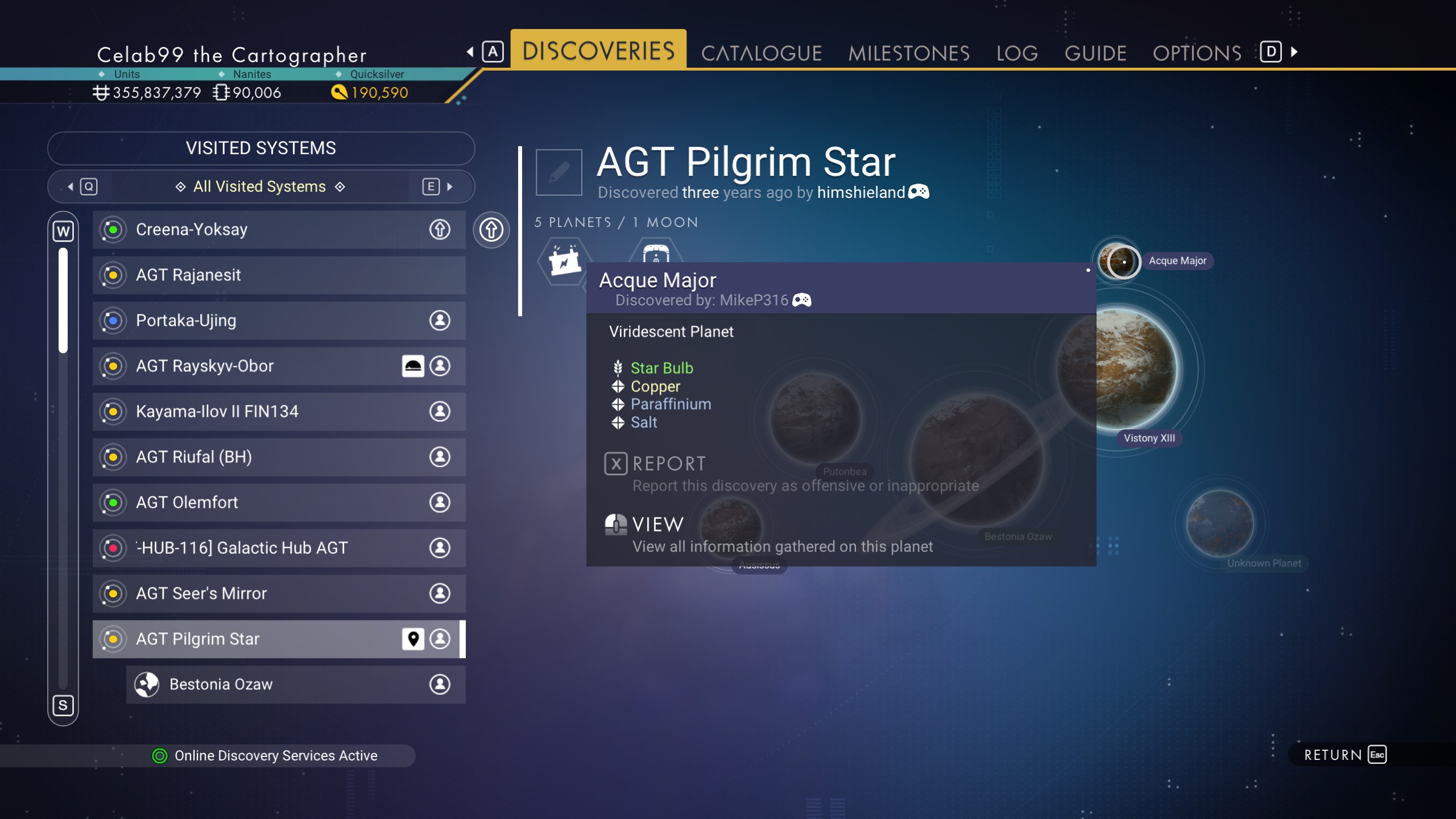
Task: Select the Portaka-Ujing system row
Action: click(279, 321)
